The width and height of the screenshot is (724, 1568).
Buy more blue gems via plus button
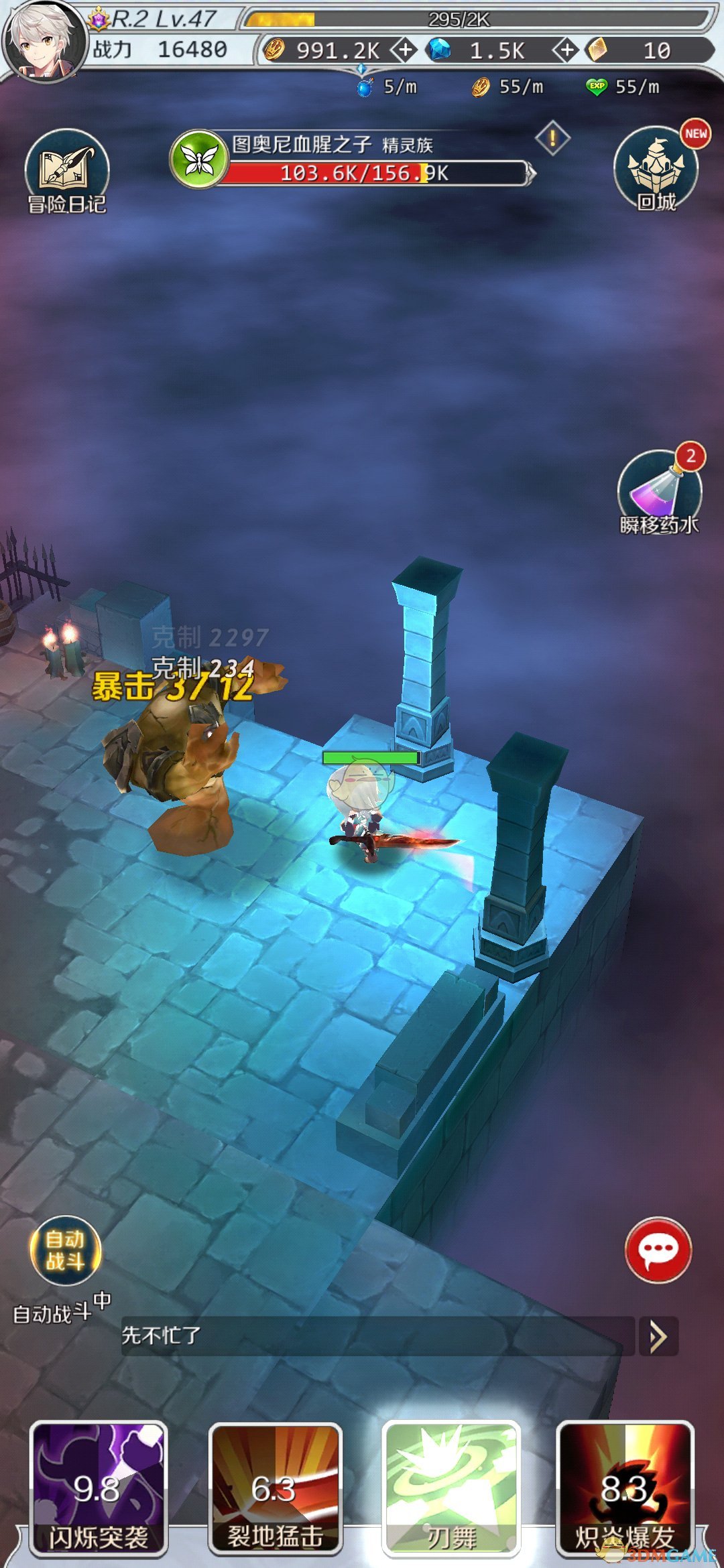(x=566, y=50)
